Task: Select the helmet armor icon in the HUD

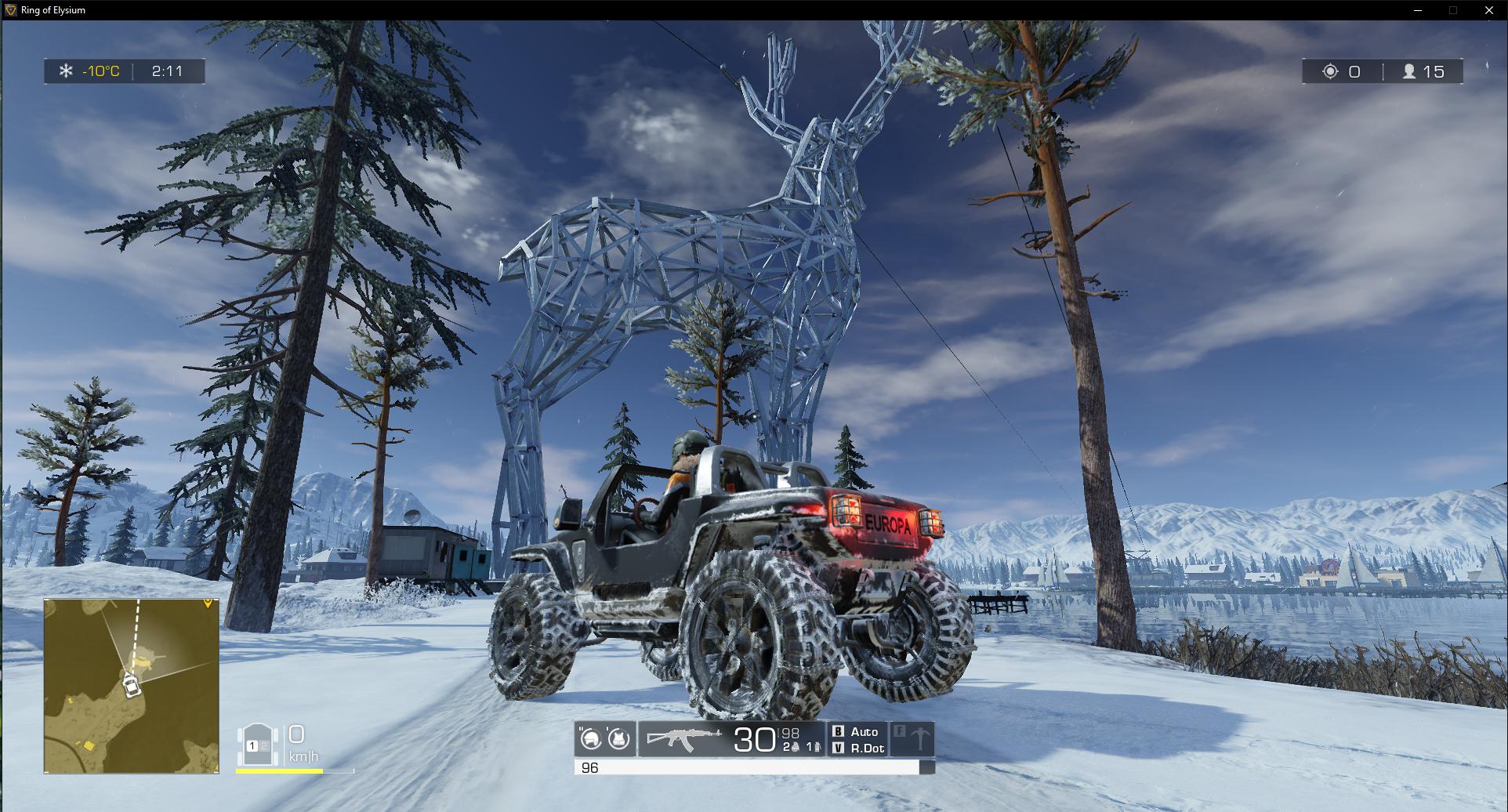Action: (x=592, y=738)
